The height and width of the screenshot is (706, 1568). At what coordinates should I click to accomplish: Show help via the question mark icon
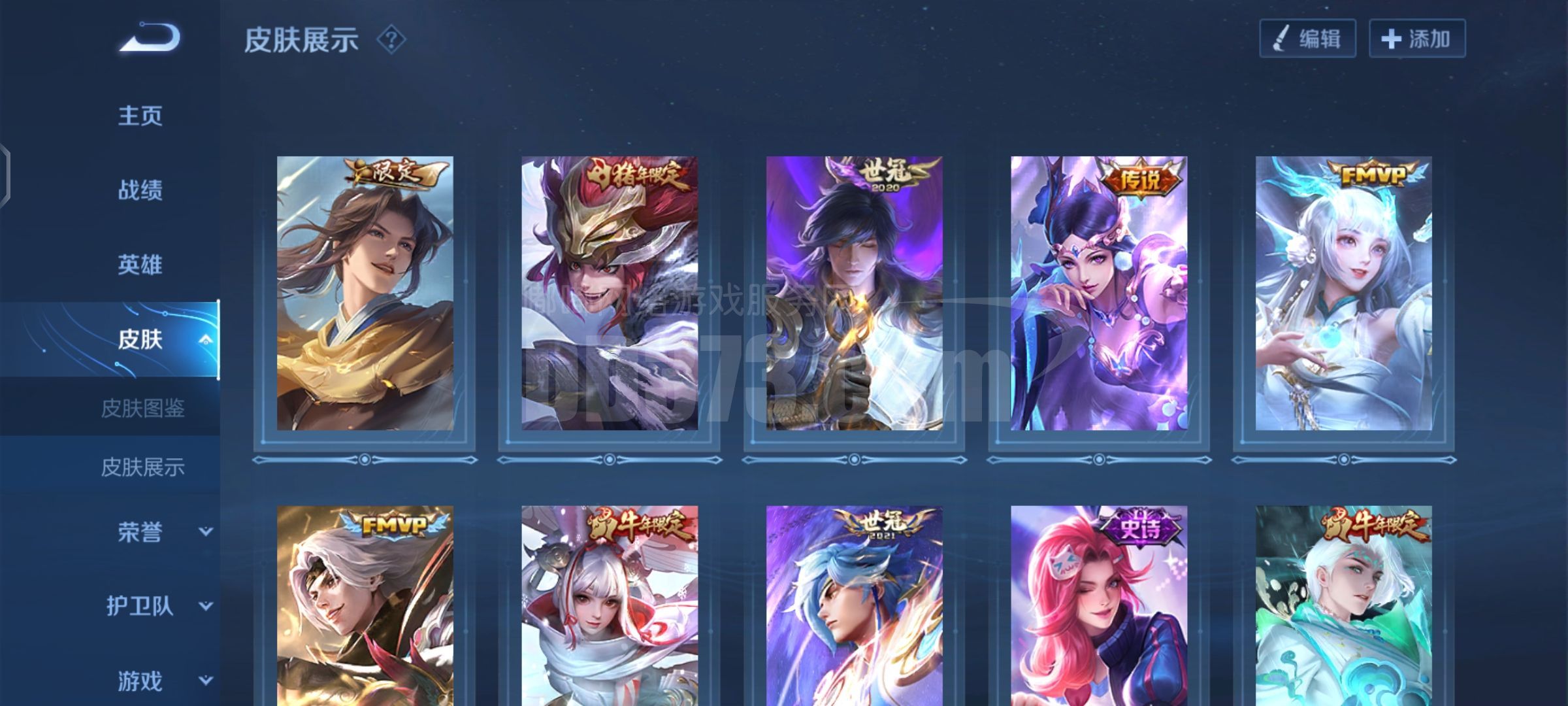391,41
